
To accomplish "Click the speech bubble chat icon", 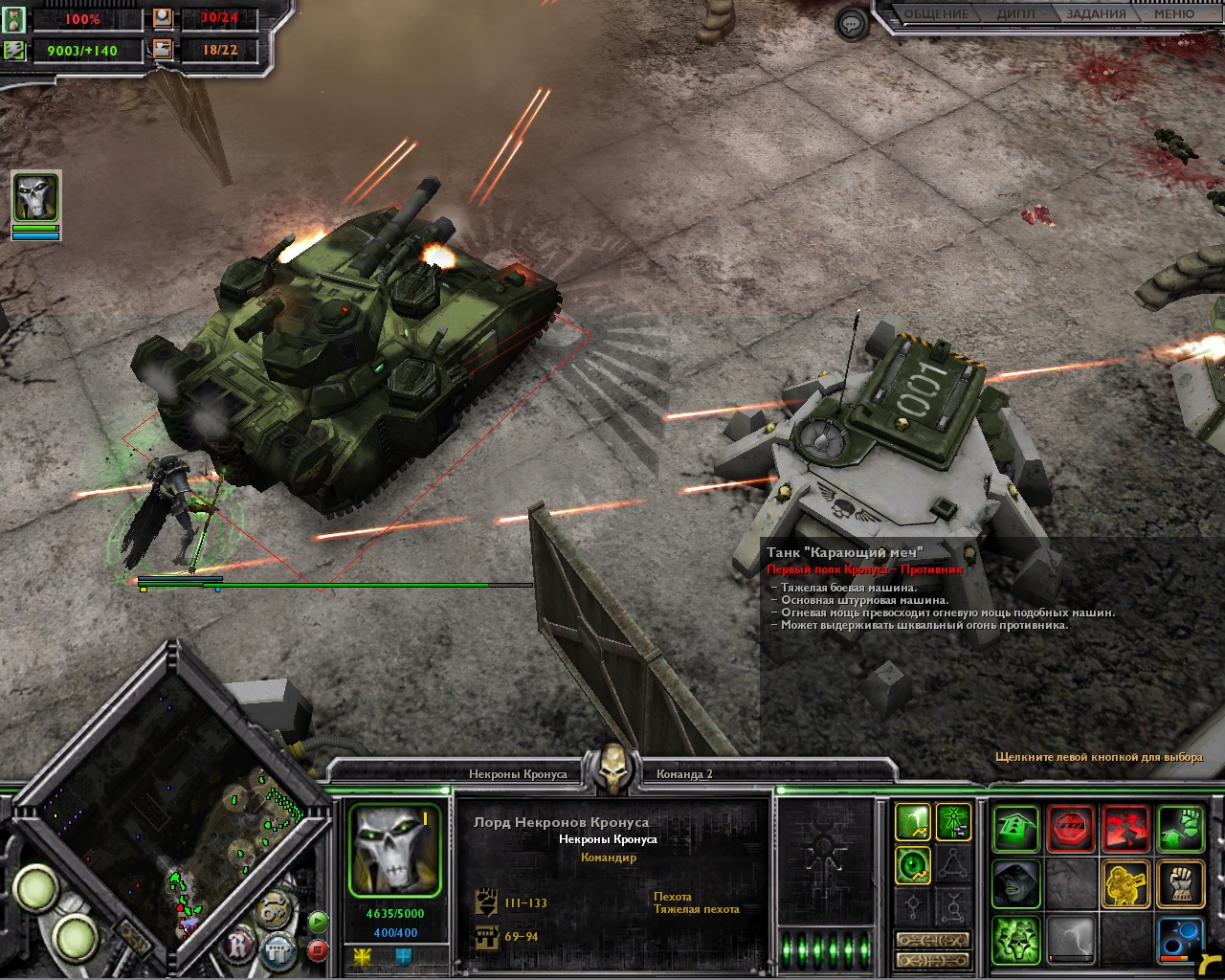I will tap(851, 24).
